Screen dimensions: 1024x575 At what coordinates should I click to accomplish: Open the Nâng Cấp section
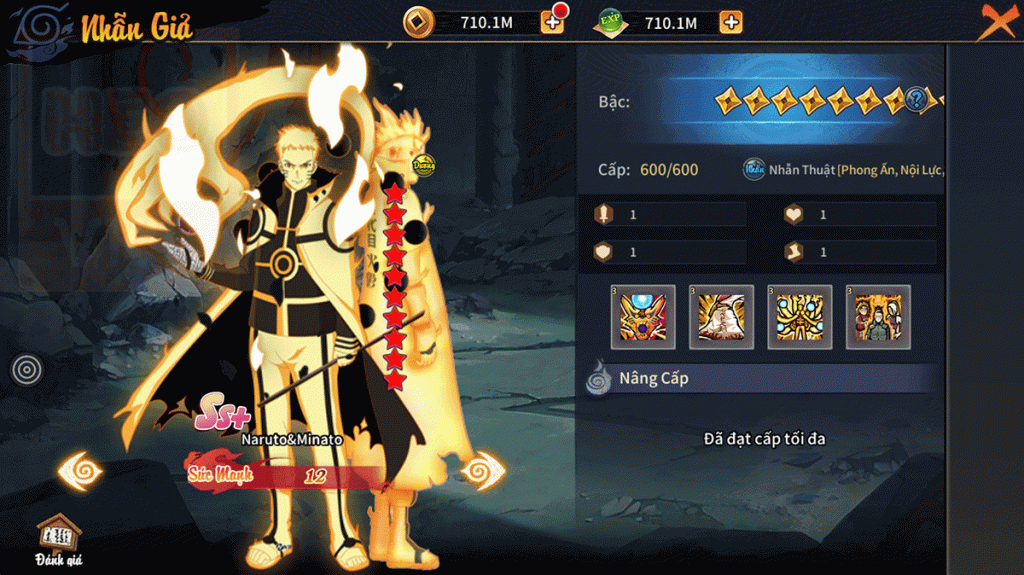[655, 379]
